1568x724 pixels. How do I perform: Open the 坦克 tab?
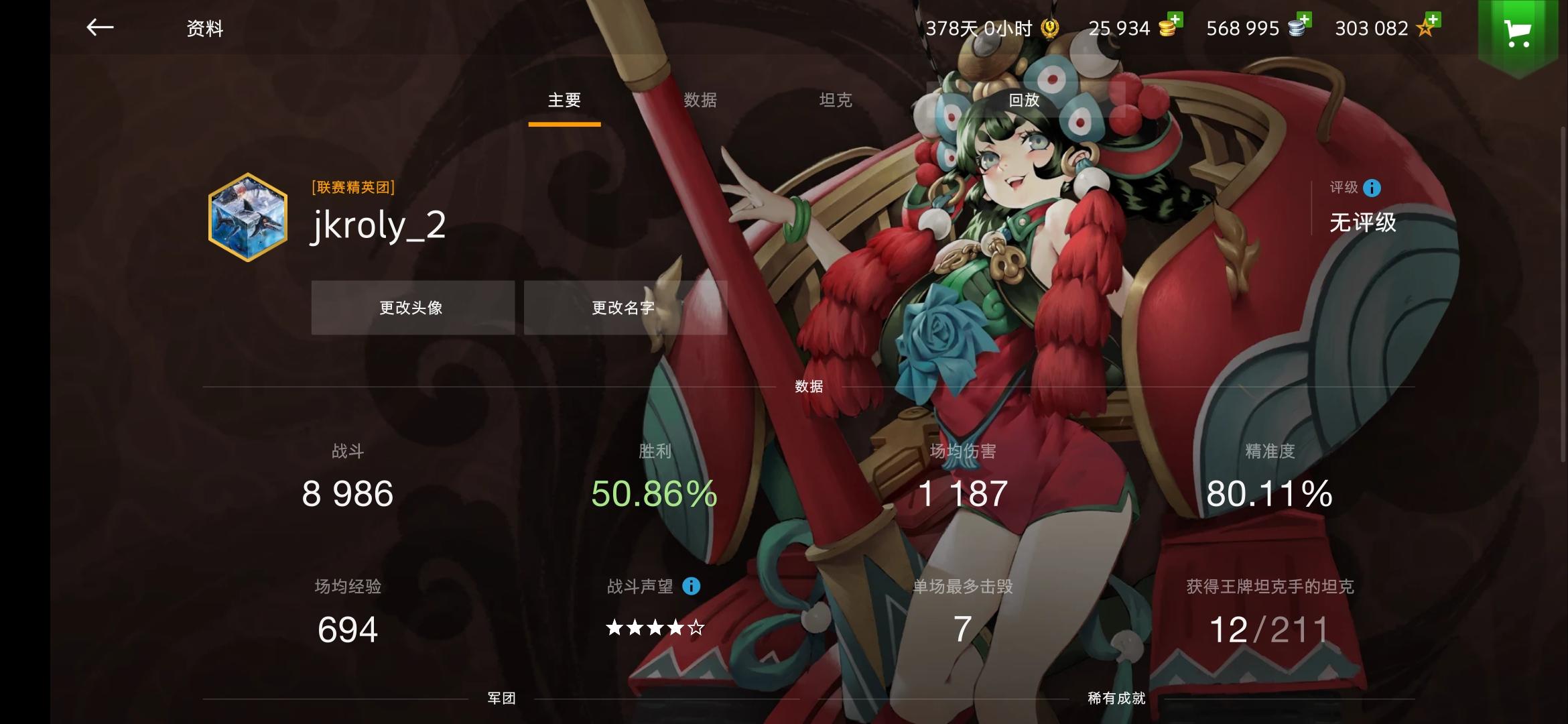point(836,101)
